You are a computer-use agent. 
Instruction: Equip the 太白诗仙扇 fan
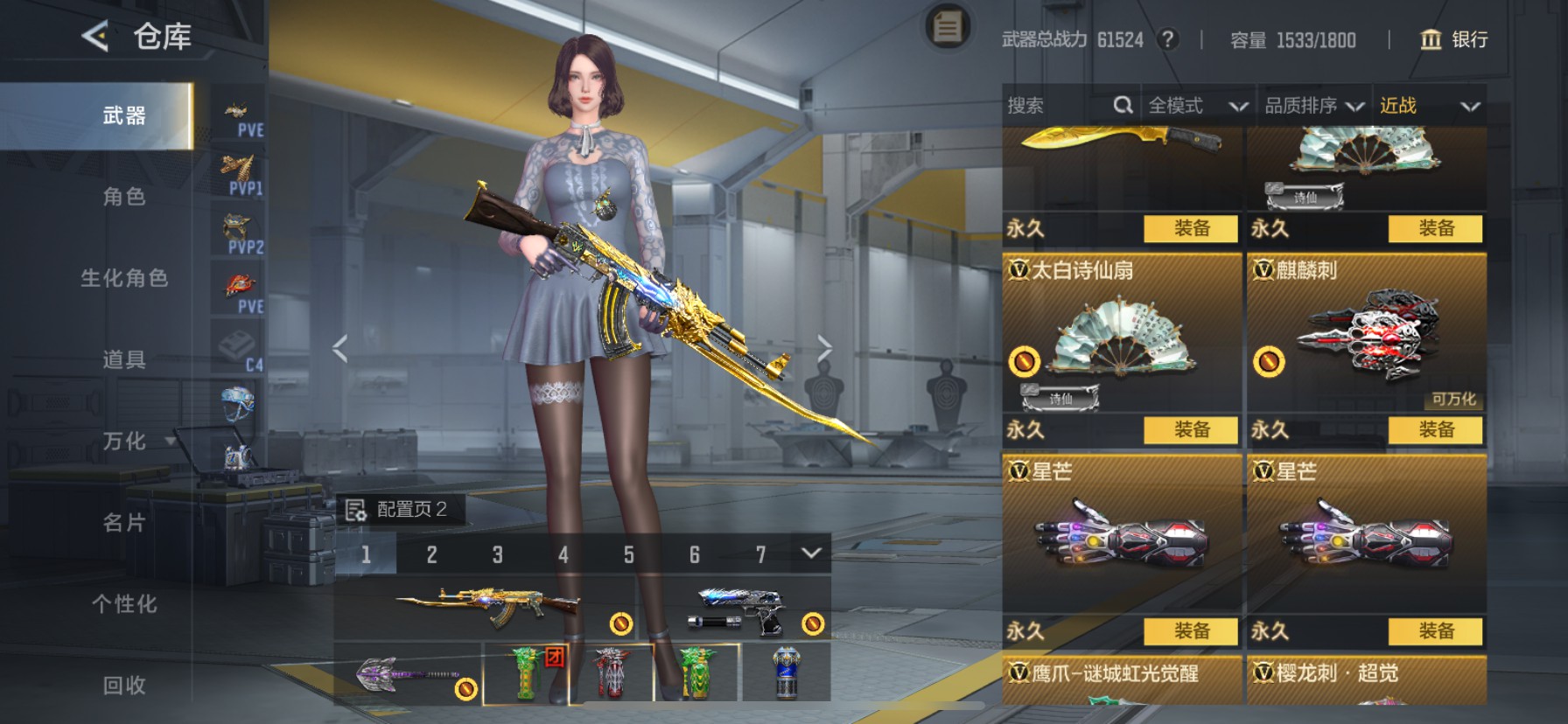coord(1191,429)
